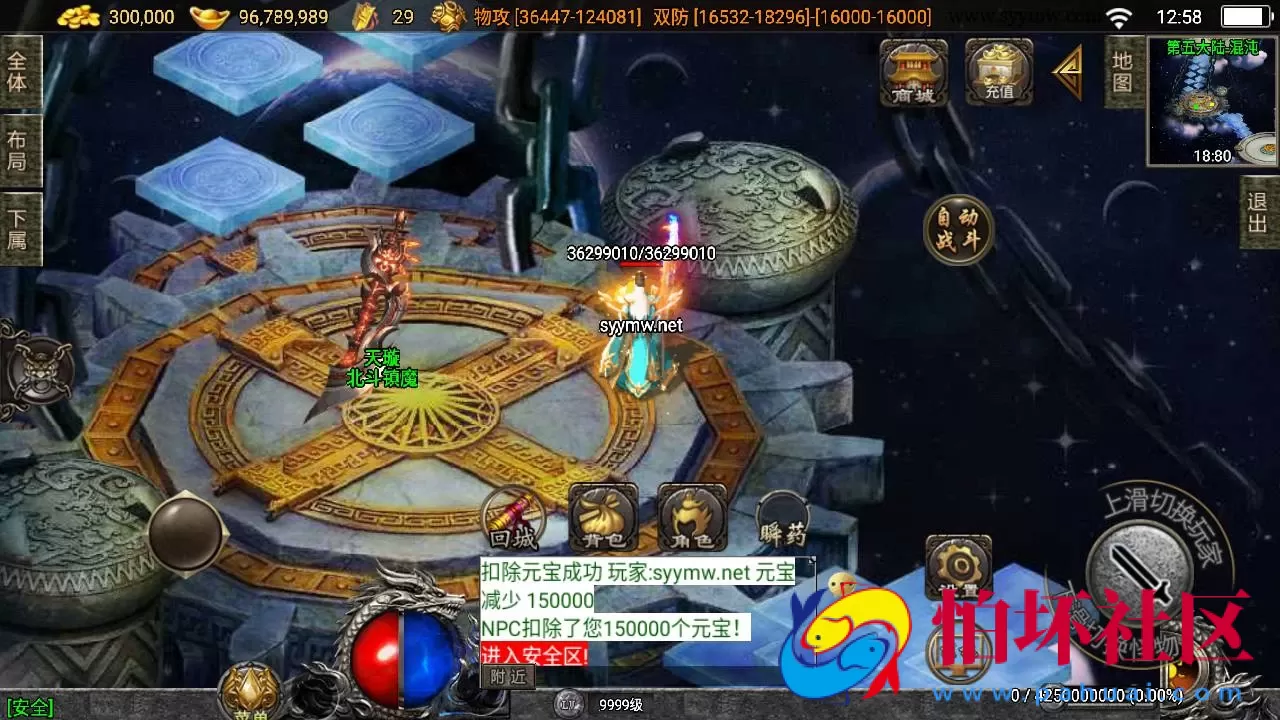Open the 充值 recharge icon
1280x720 pixels.
997,73
